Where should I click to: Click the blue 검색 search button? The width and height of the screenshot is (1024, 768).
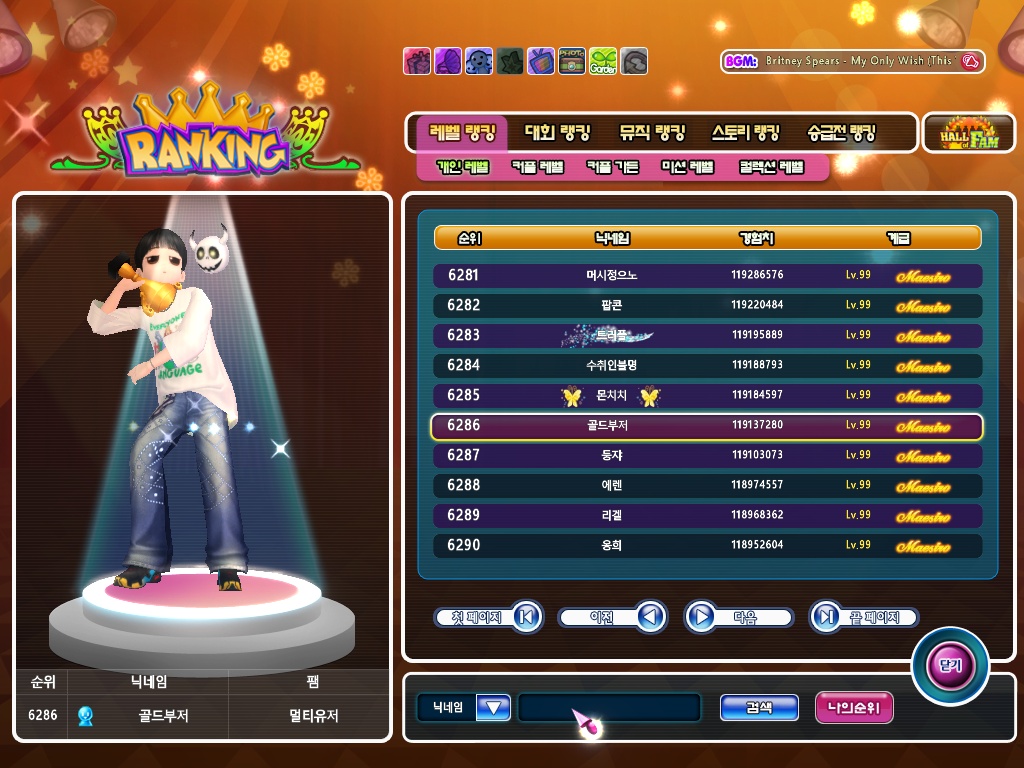[x=759, y=708]
